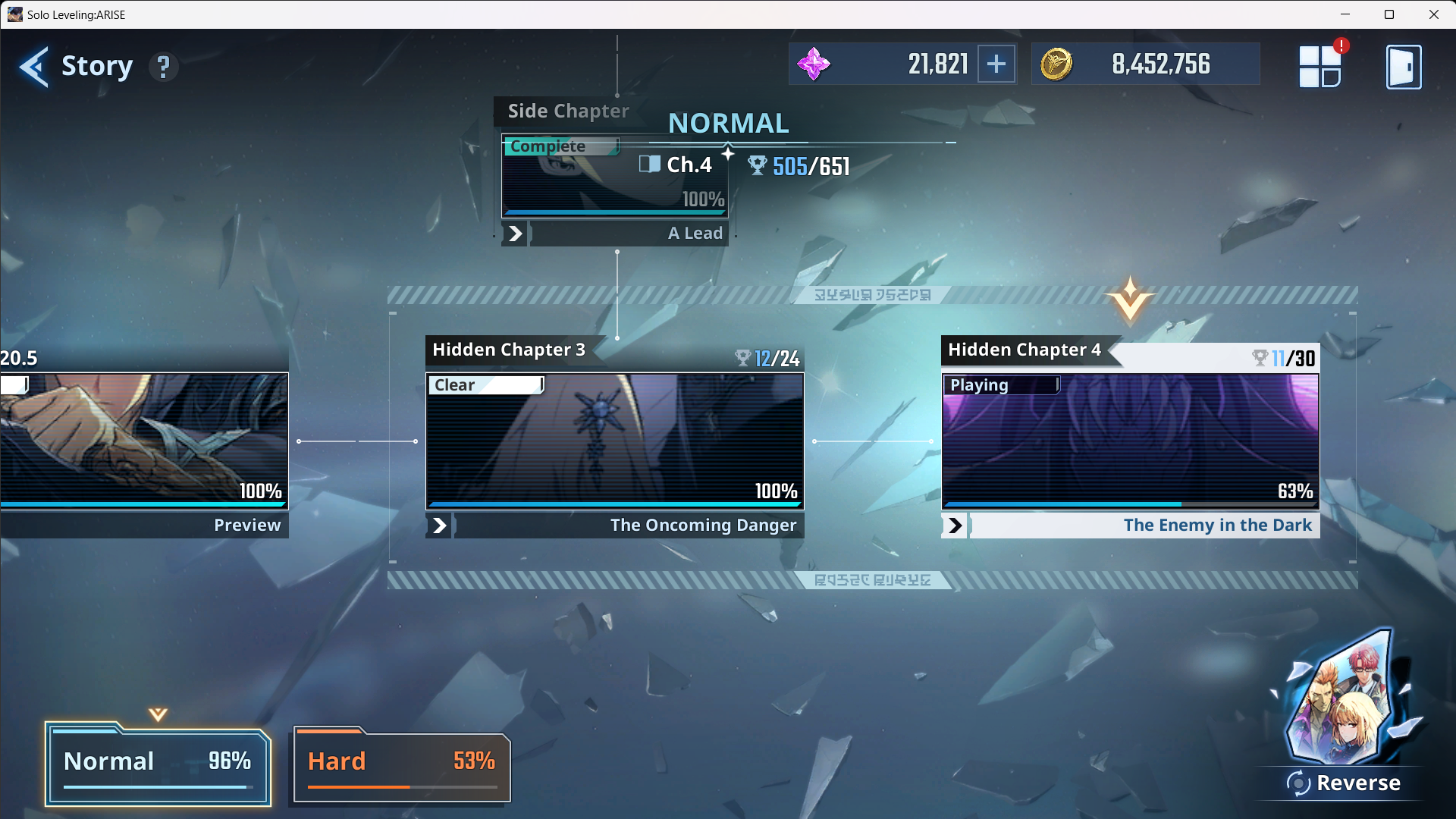Activate the Reverse story button

pos(1343,781)
